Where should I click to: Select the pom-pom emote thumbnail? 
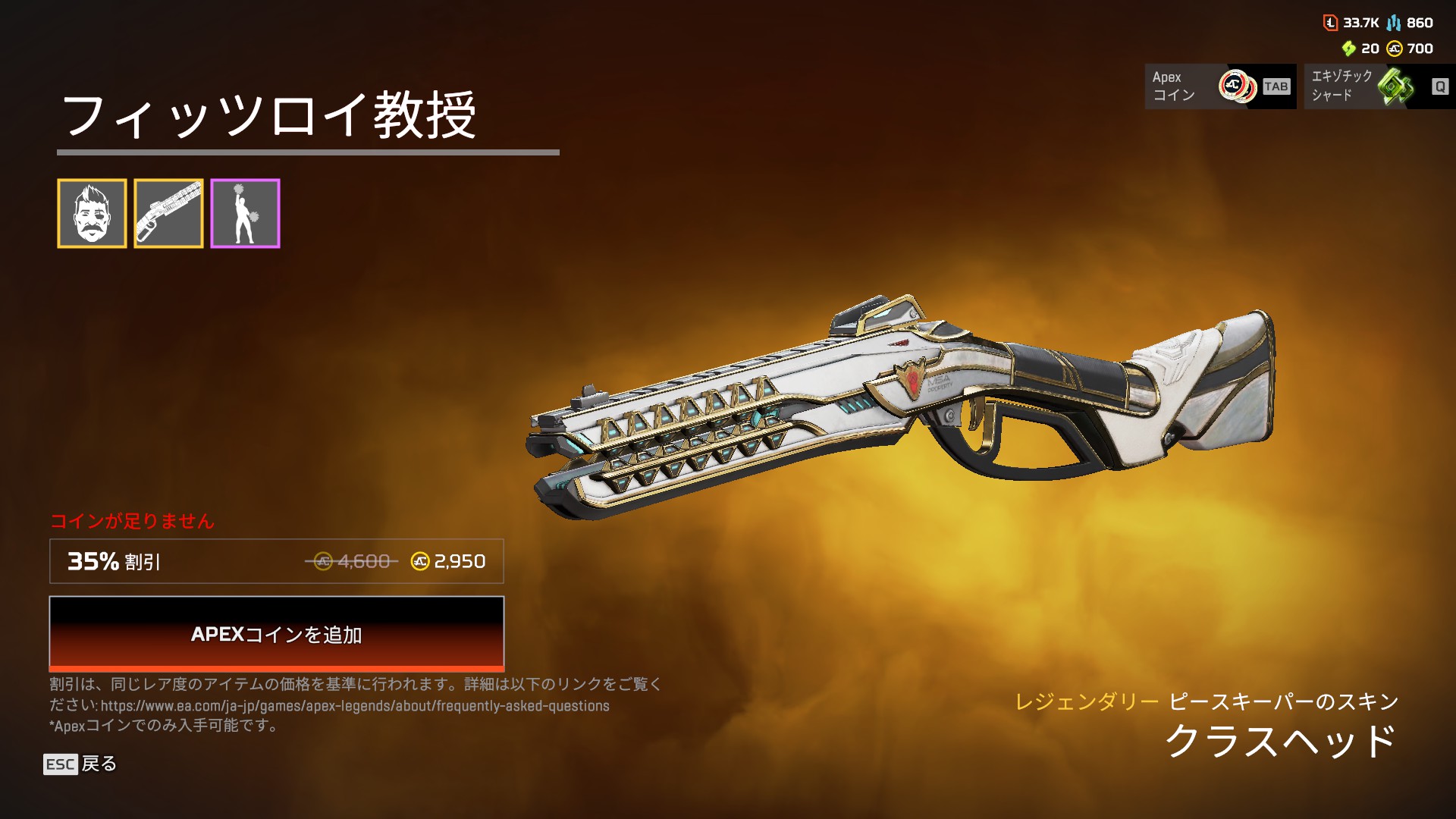click(x=245, y=213)
